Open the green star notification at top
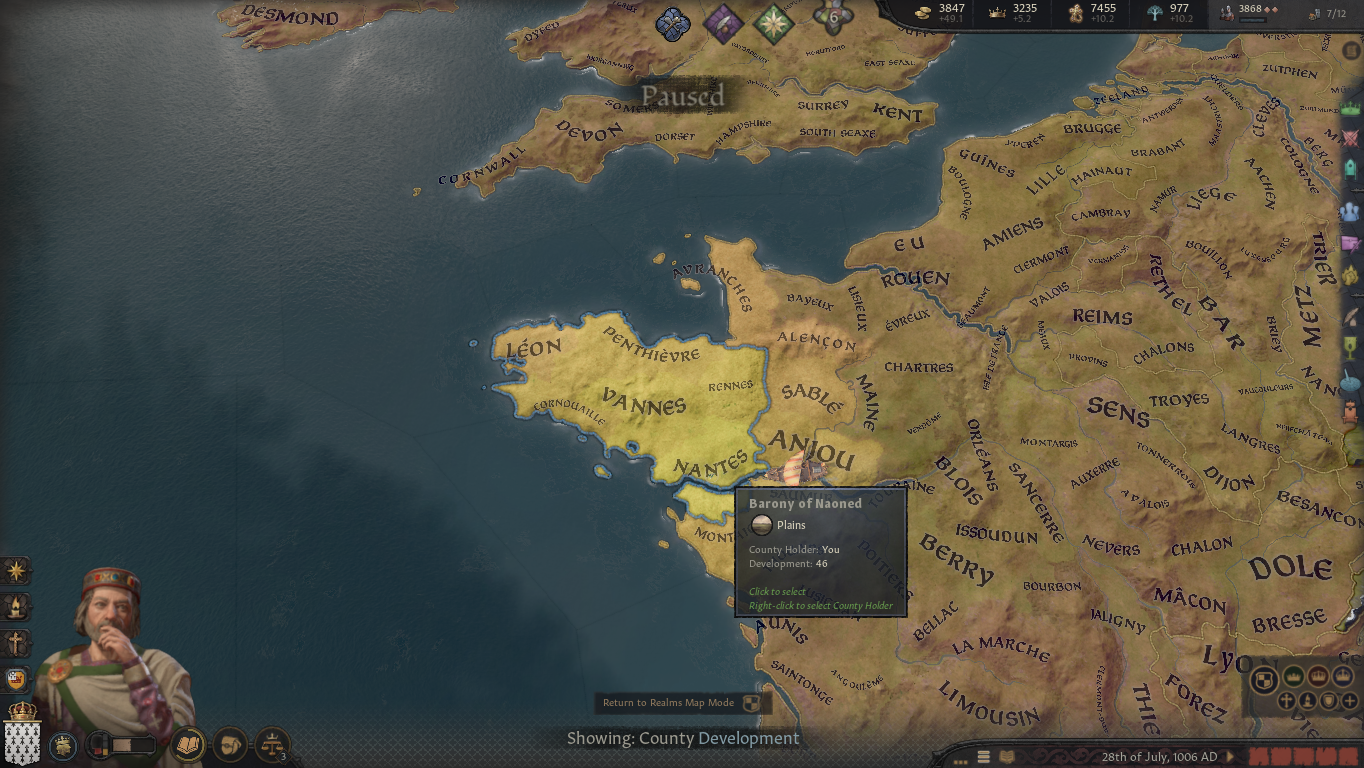This screenshot has width=1364, height=768. click(773, 24)
